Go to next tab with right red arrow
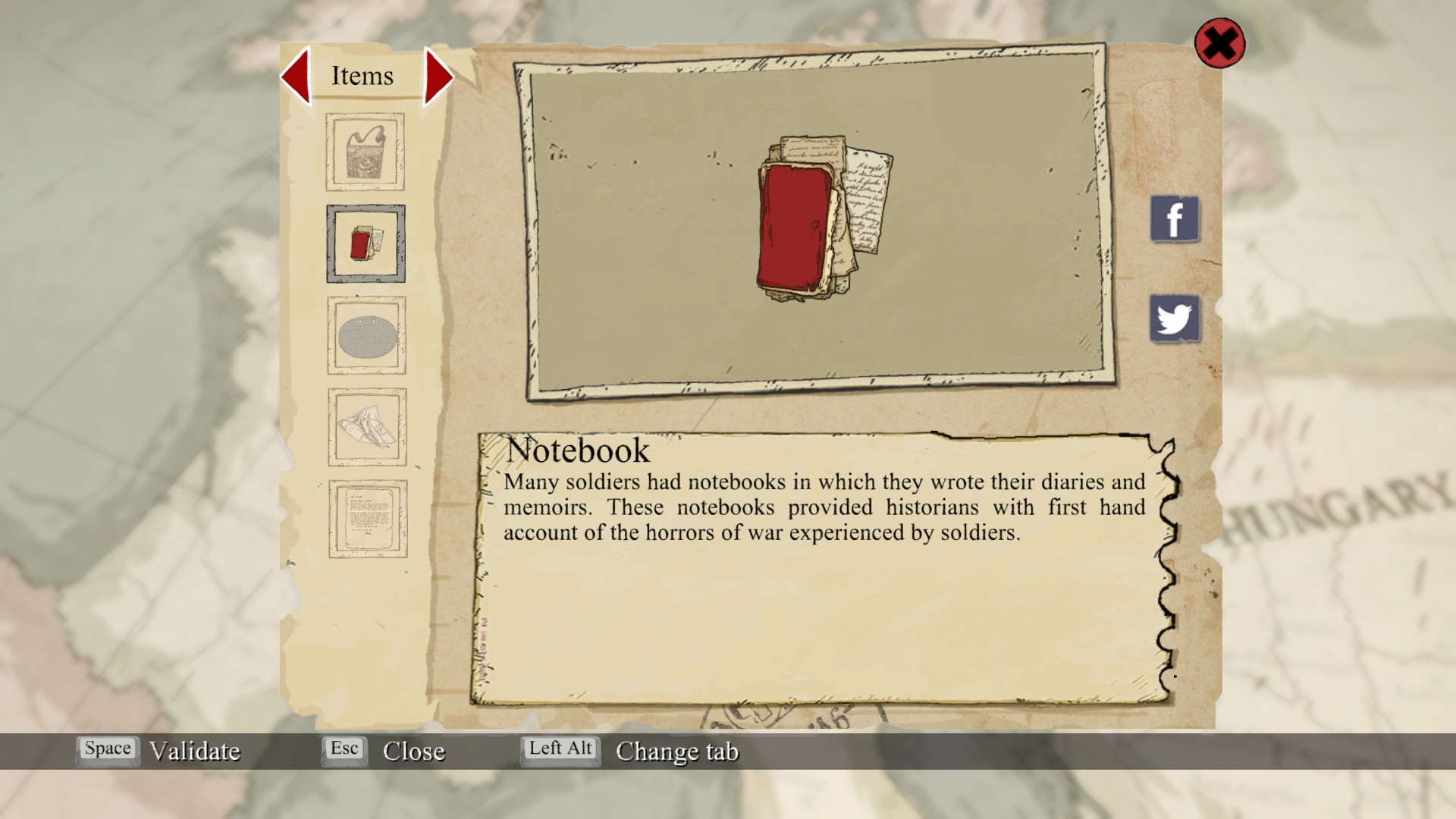This screenshot has height=819, width=1456. (438, 76)
